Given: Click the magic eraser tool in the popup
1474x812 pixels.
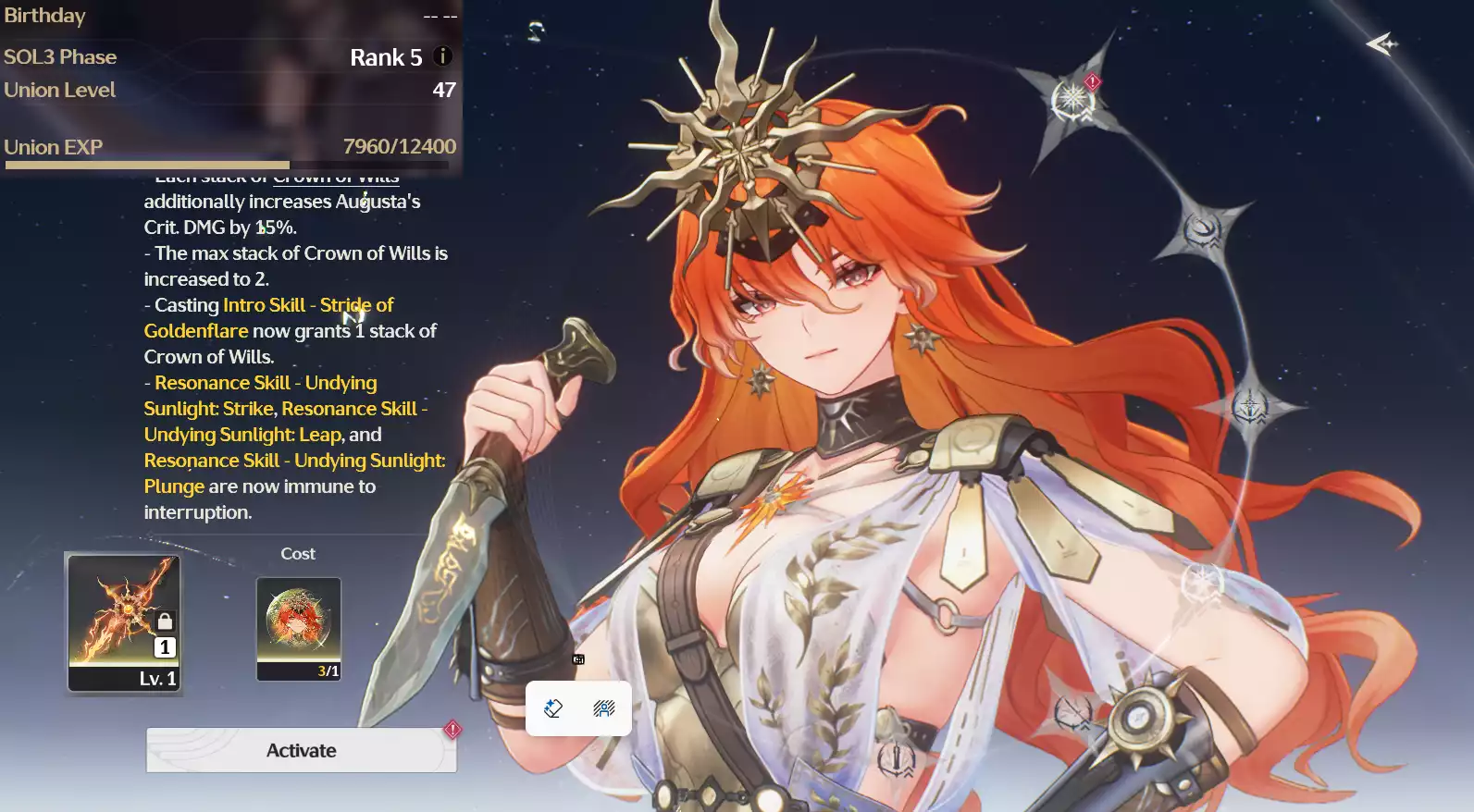Looking at the screenshot, I should coord(553,708).
